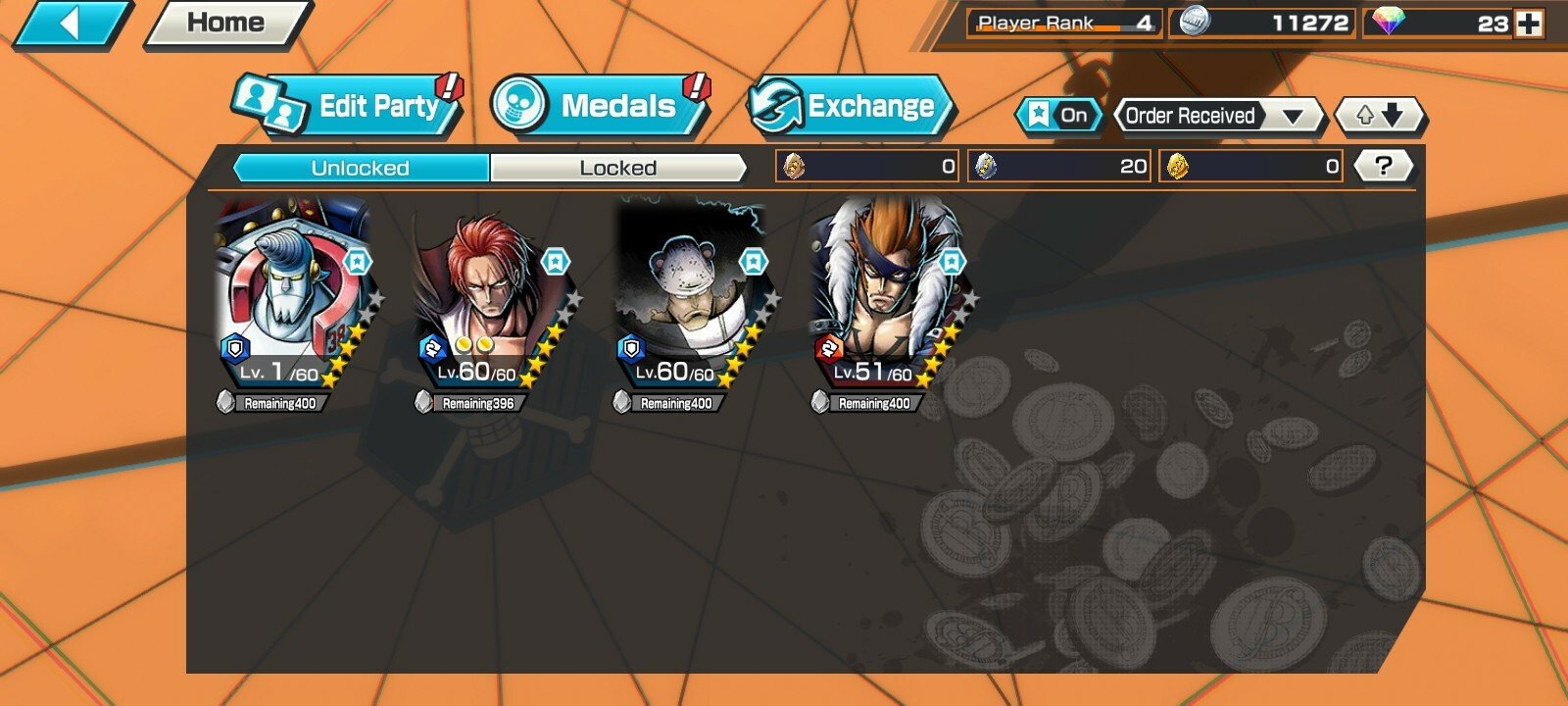Screen dimensions: 1568x706
Task: Open the Medals menu
Action: point(600,106)
